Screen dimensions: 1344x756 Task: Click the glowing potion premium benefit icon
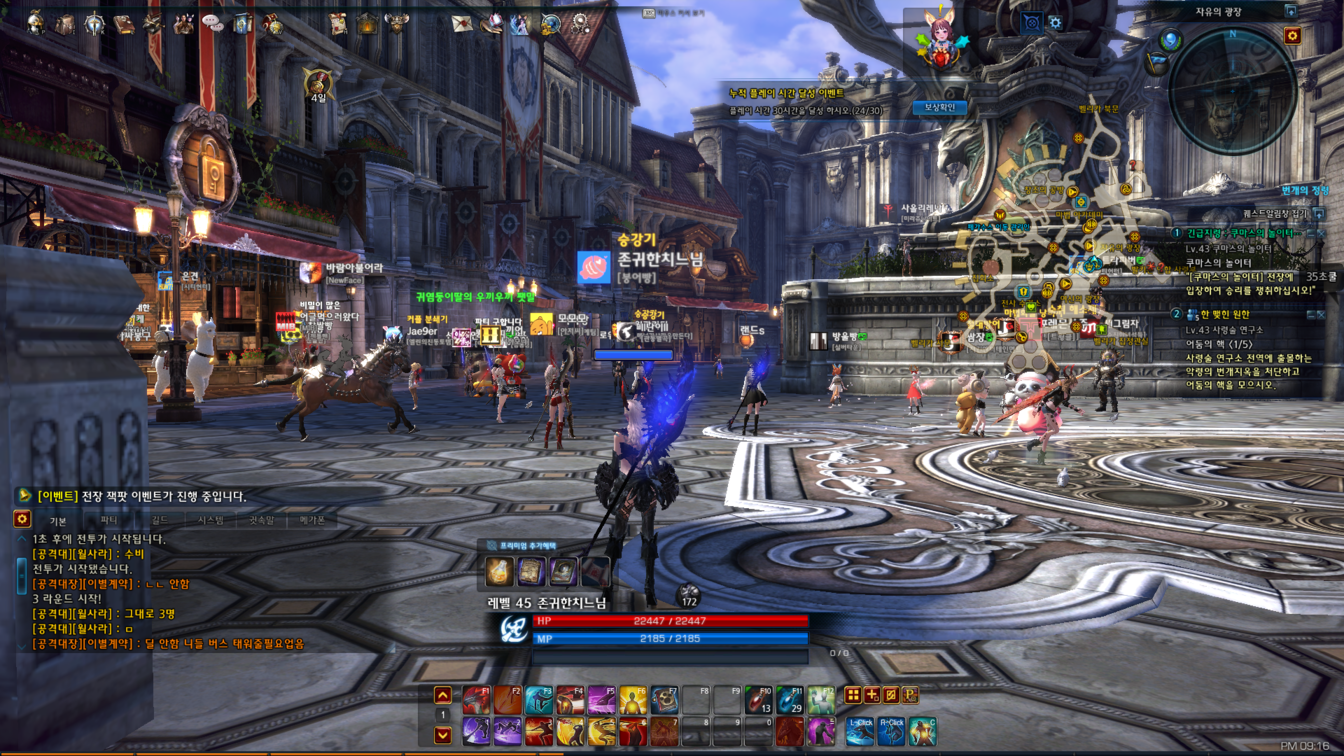[499, 571]
